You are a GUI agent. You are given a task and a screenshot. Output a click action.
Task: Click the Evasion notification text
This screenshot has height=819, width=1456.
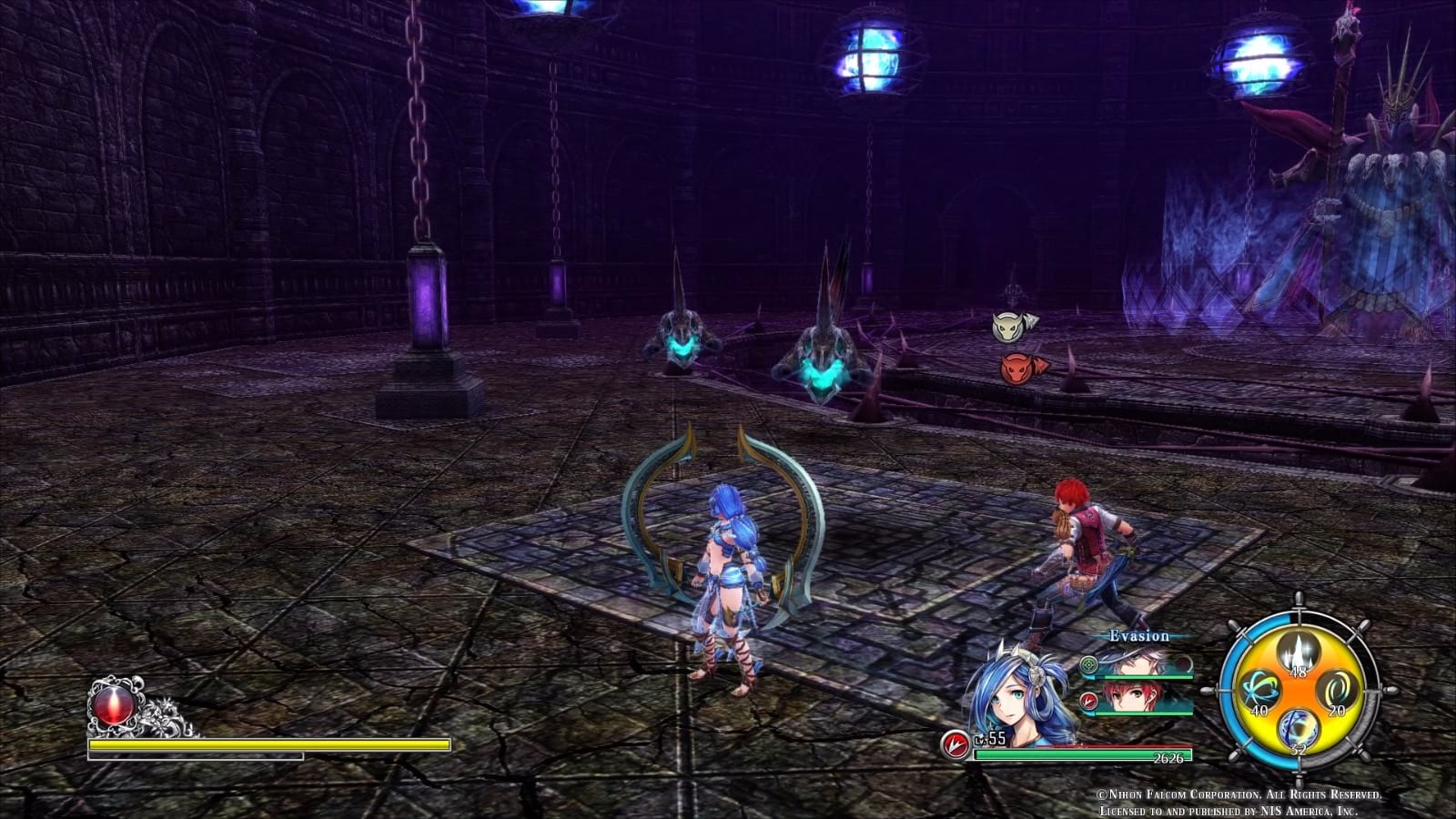(1138, 637)
